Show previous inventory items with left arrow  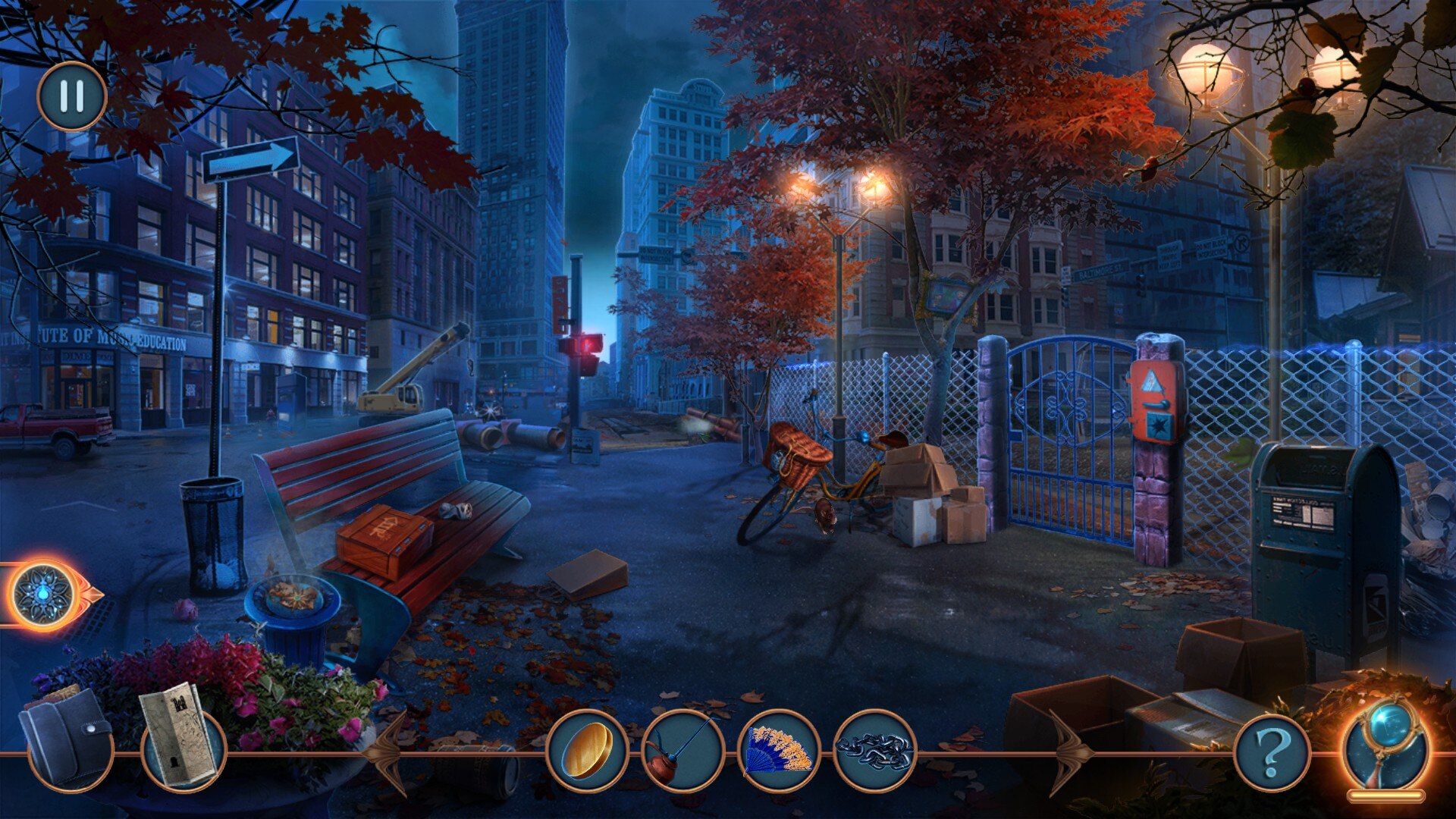pyautogui.click(x=389, y=753)
